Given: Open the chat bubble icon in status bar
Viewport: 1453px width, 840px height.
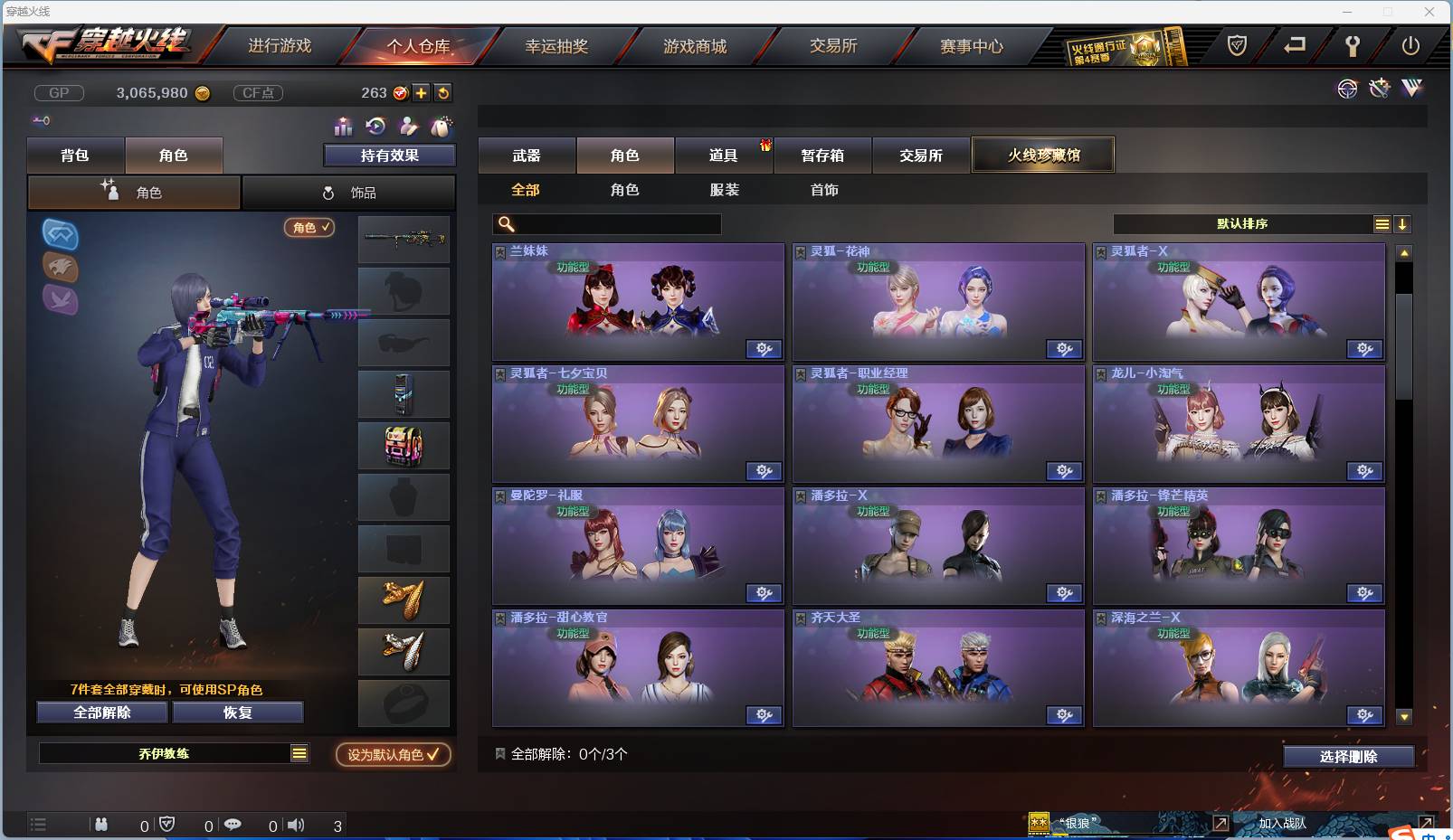Looking at the screenshot, I should pyautogui.click(x=233, y=825).
